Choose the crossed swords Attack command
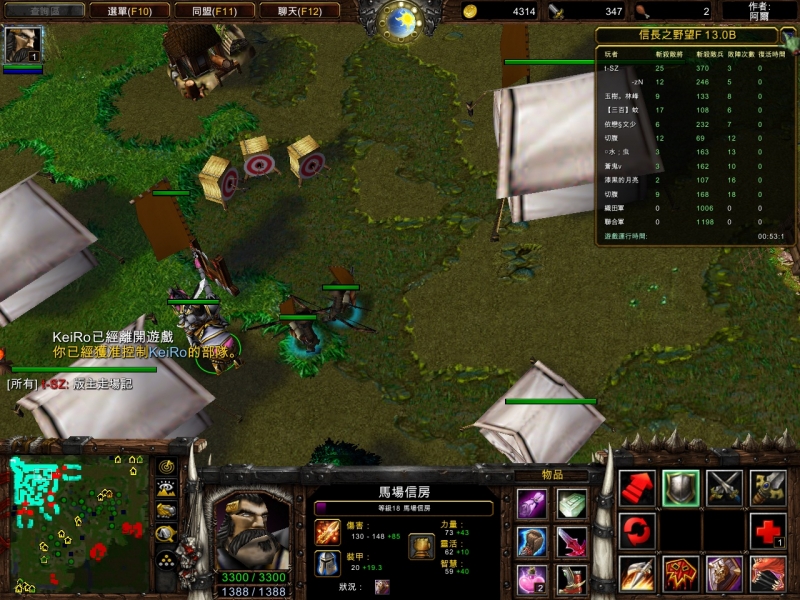Image resolution: width=800 pixels, height=600 pixels. tap(724, 487)
